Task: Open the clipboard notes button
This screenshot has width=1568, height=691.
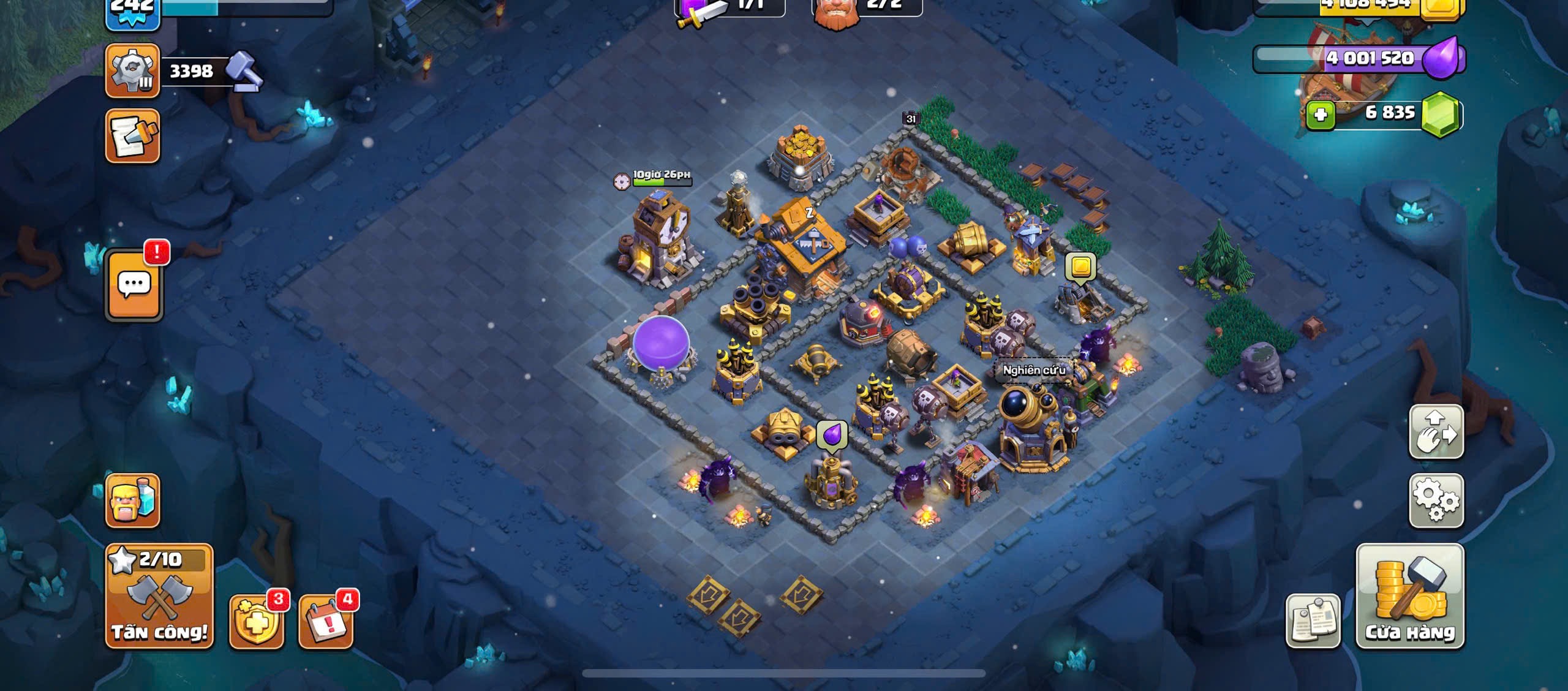Action: (1313, 621)
